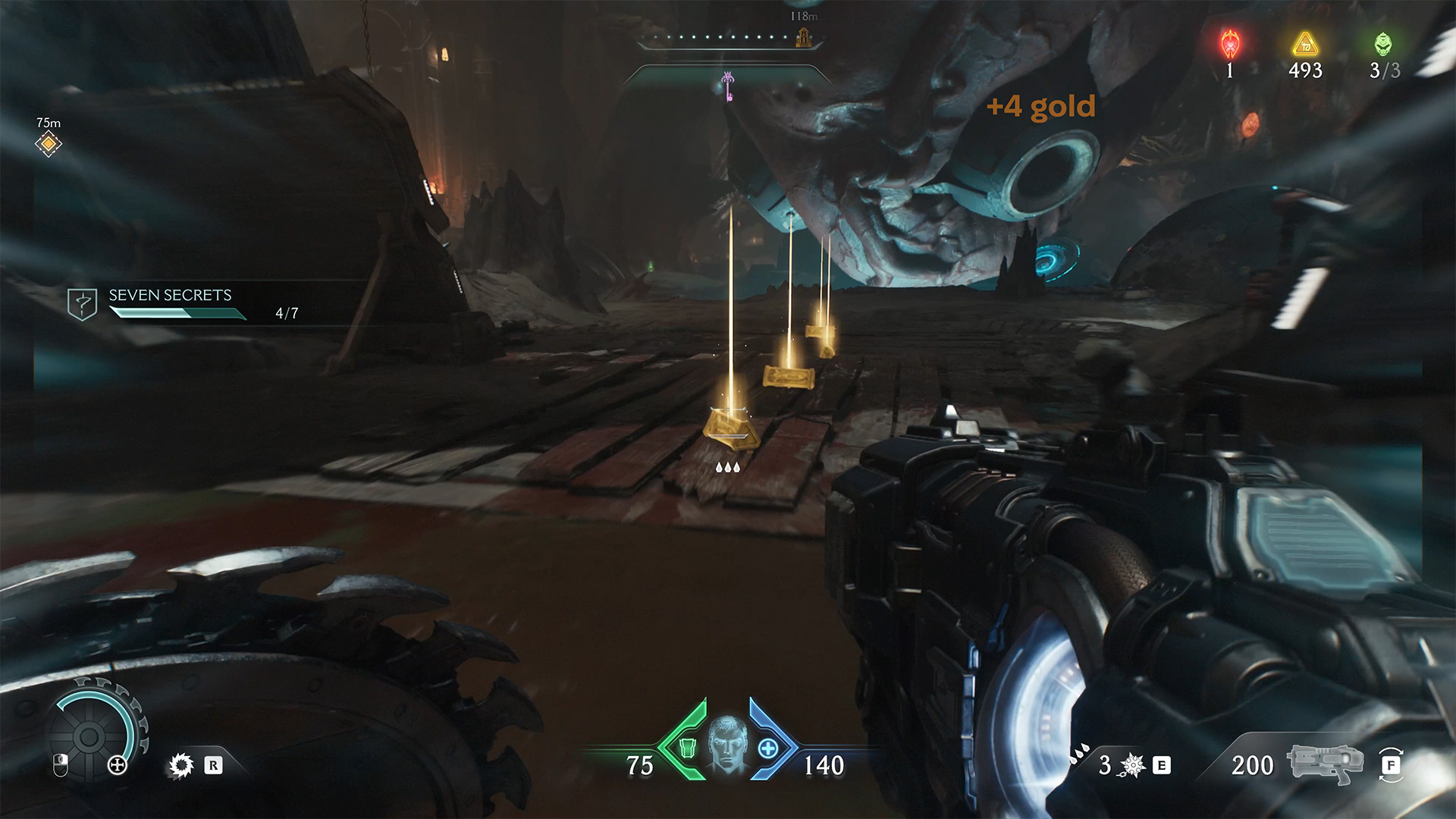Select the Seven Secrets challenge tracker
1456x819 pixels.
click(x=180, y=303)
